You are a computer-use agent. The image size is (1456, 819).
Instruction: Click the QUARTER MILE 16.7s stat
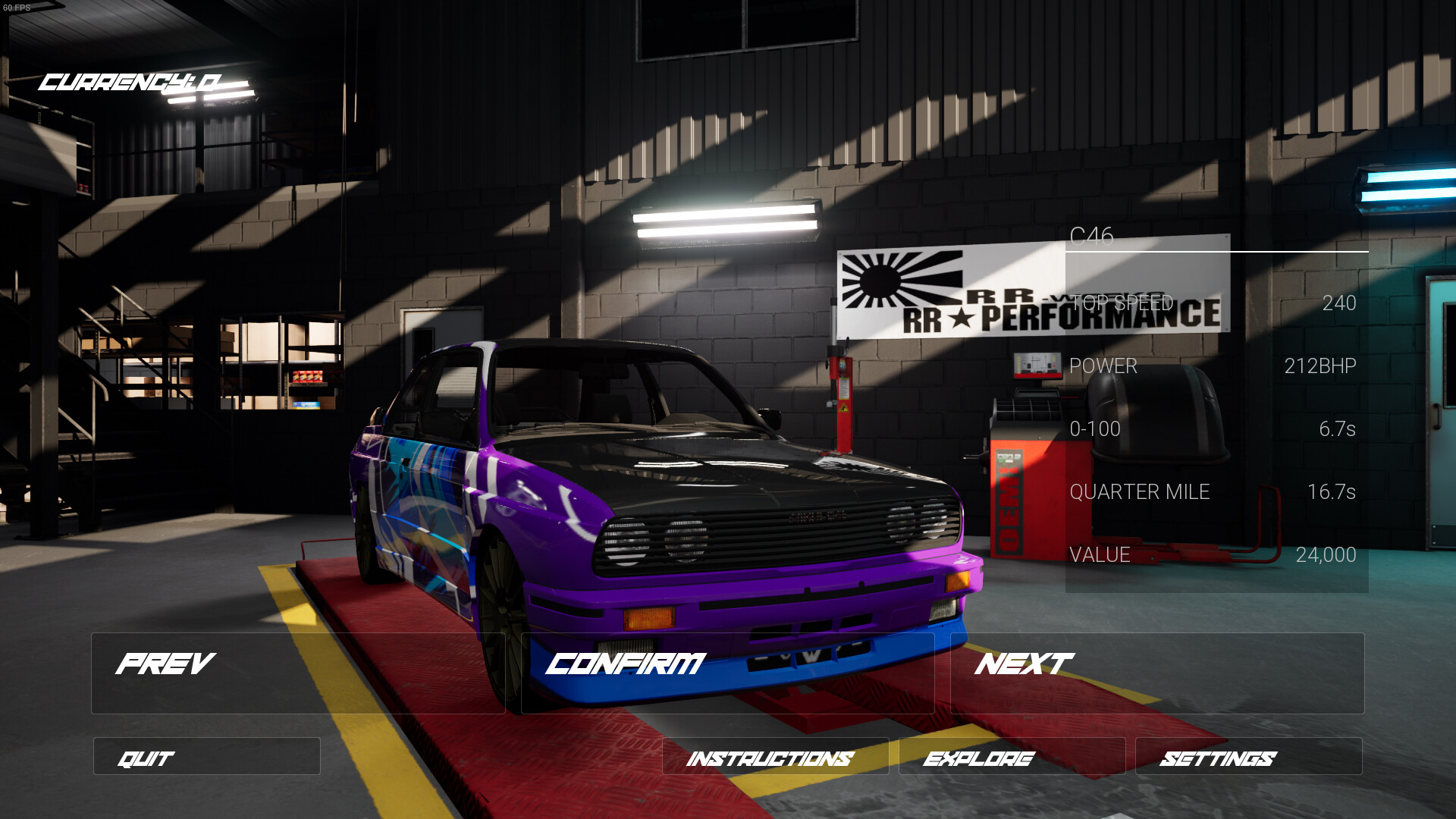tap(1213, 491)
